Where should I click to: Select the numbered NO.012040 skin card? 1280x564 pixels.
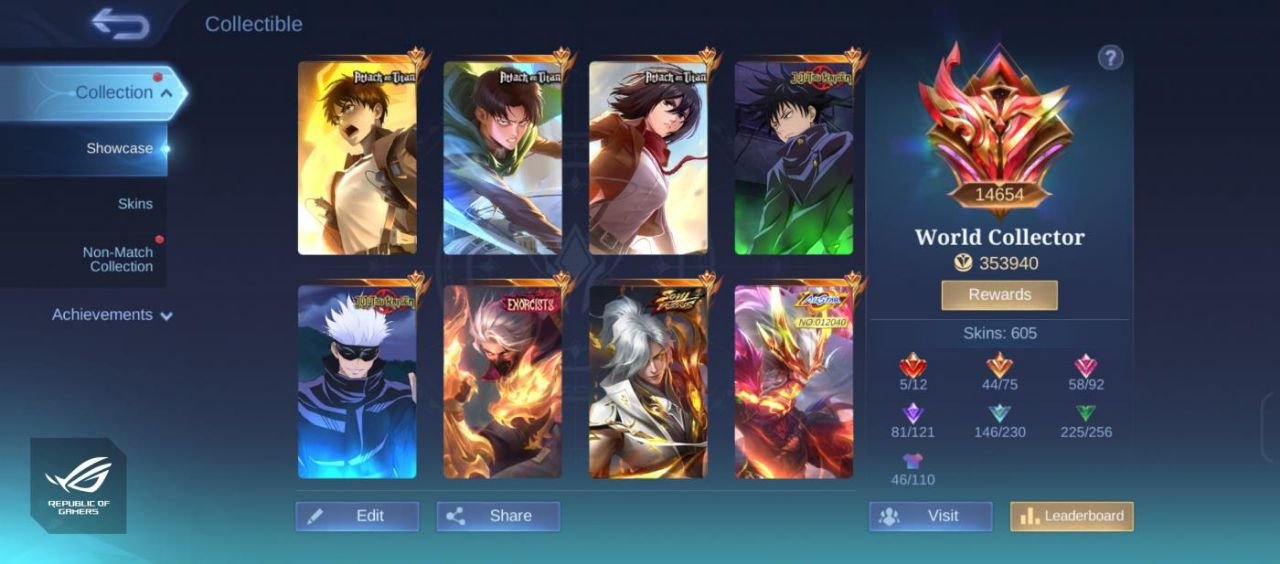click(794, 381)
